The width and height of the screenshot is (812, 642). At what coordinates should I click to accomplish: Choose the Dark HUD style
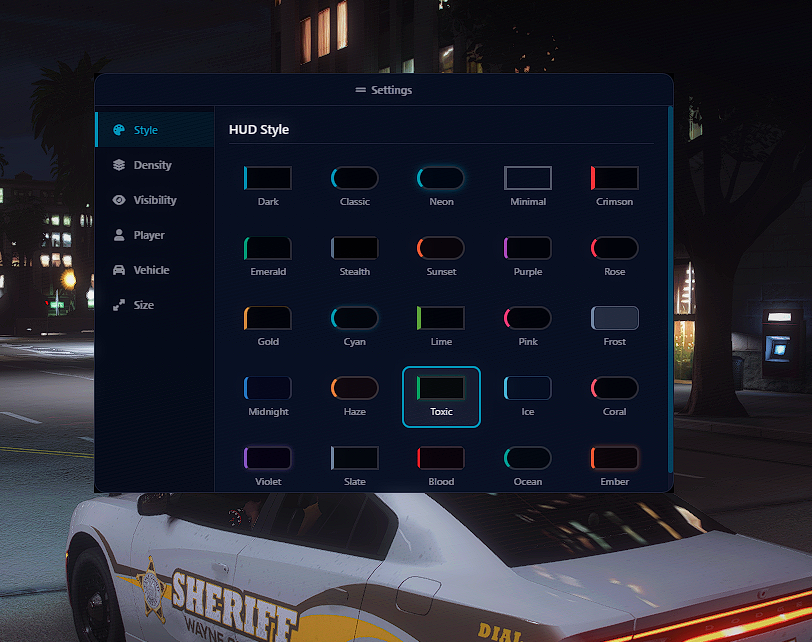pos(268,186)
